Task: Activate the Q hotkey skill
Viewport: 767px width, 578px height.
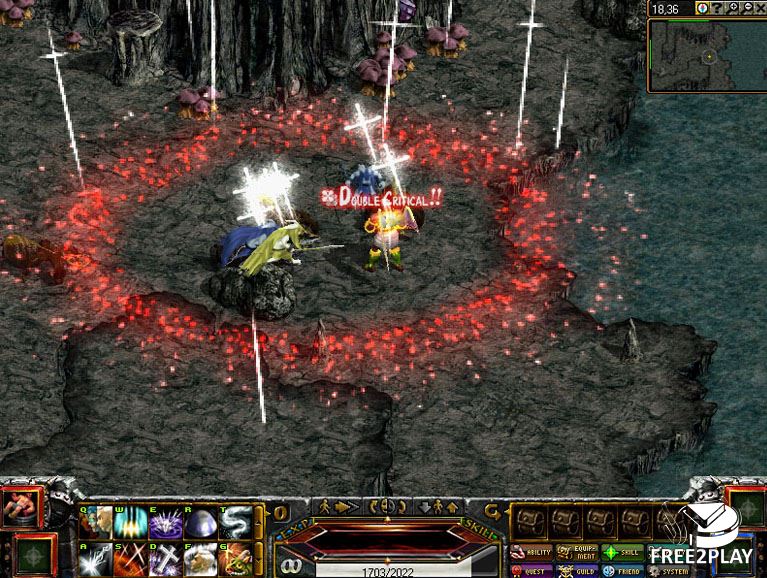Action: tap(97, 523)
